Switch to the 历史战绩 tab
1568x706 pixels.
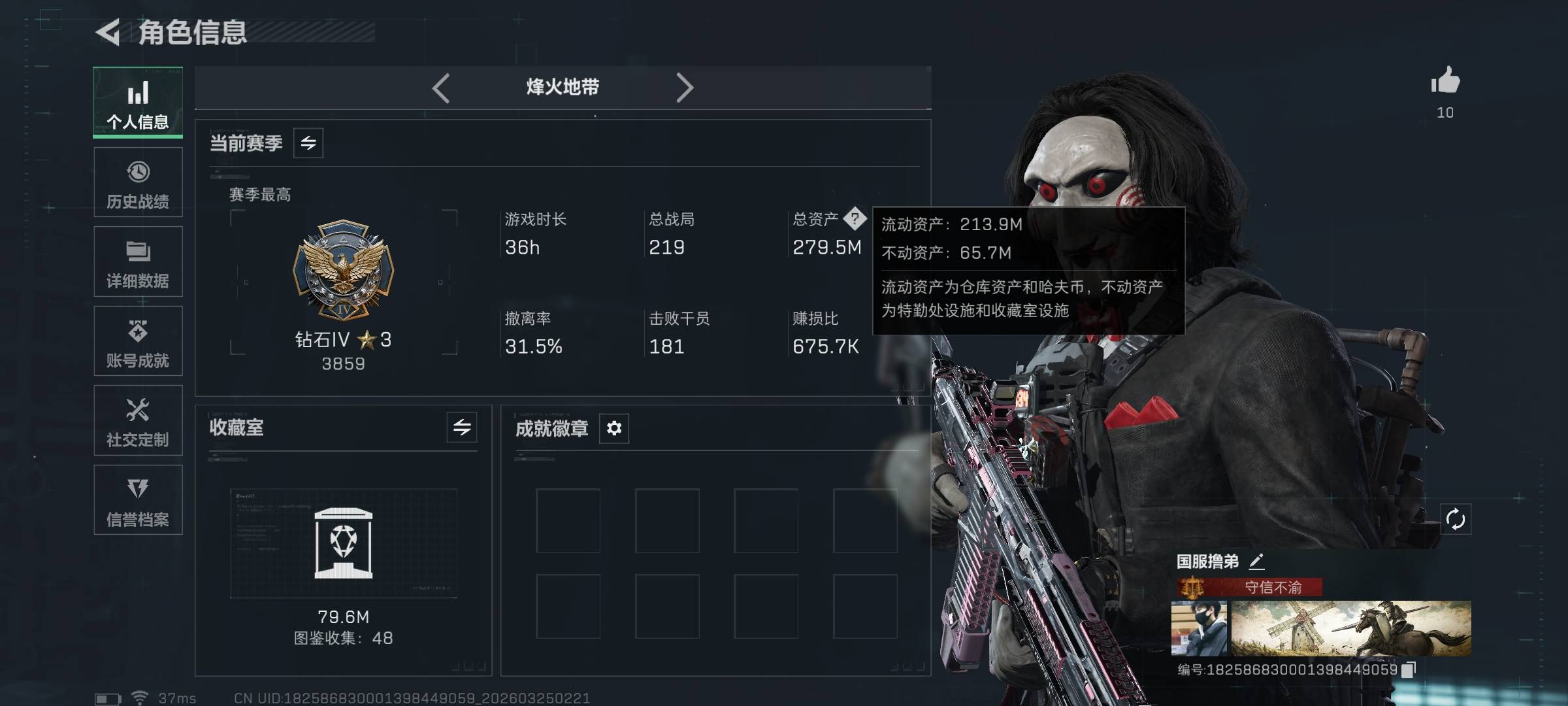click(138, 182)
